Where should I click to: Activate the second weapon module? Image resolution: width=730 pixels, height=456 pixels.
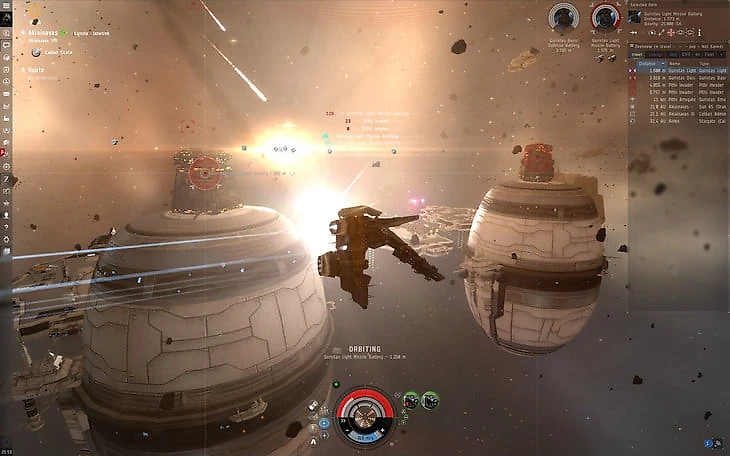pos(429,400)
